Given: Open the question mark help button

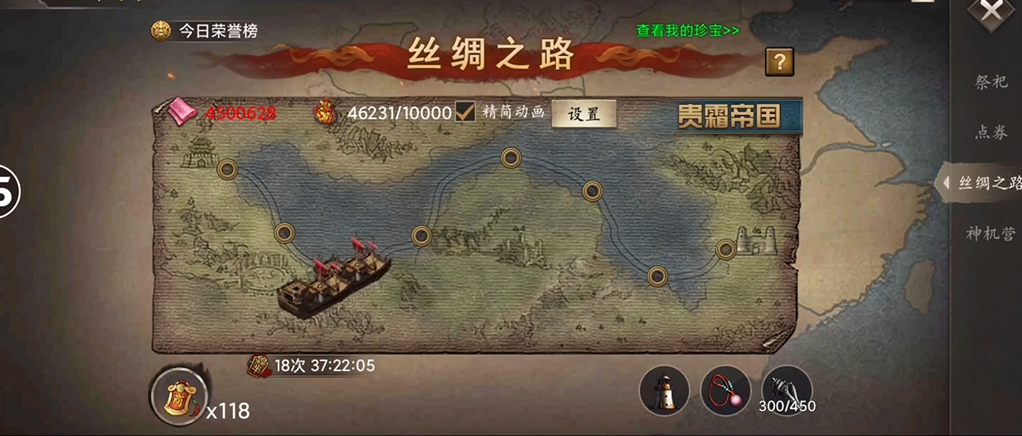Looking at the screenshot, I should [779, 62].
